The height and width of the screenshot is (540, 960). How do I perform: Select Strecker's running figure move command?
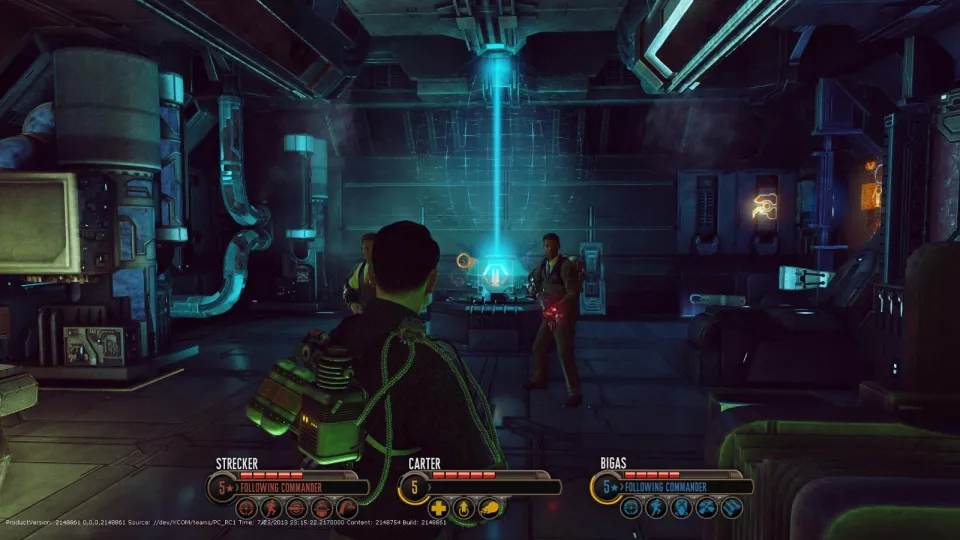point(272,507)
